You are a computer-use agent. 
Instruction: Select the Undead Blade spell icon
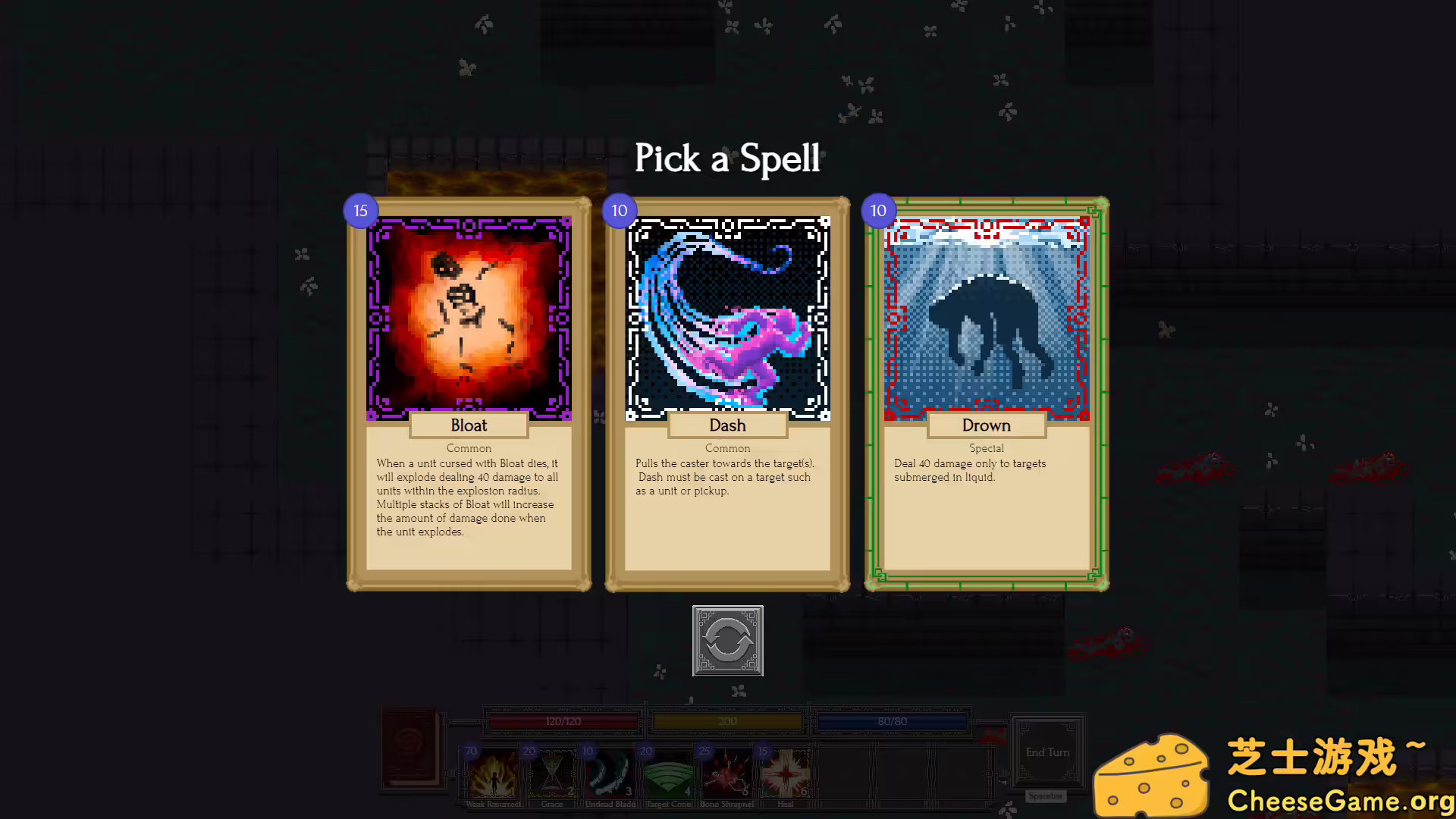610,773
